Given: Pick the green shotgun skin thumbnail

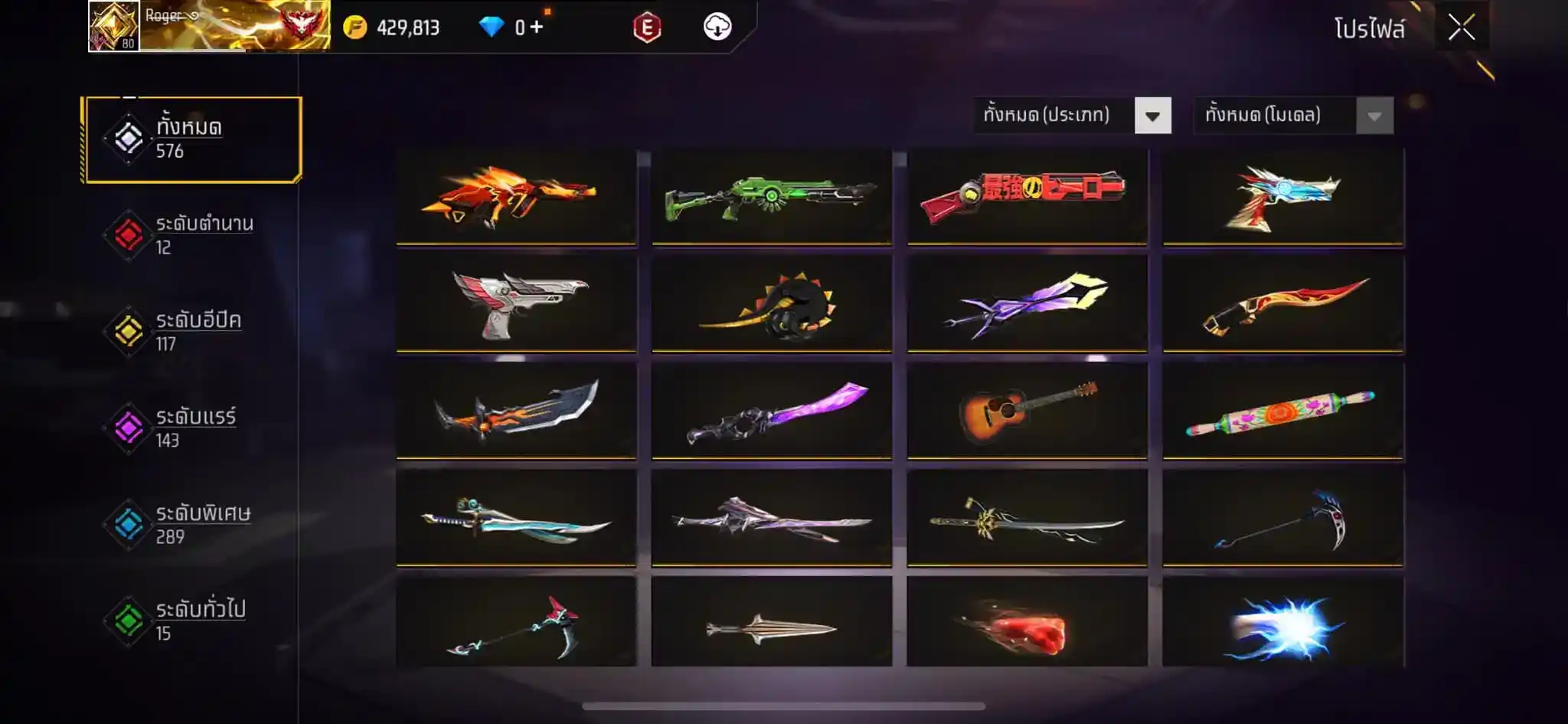Looking at the screenshot, I should 772,196.
